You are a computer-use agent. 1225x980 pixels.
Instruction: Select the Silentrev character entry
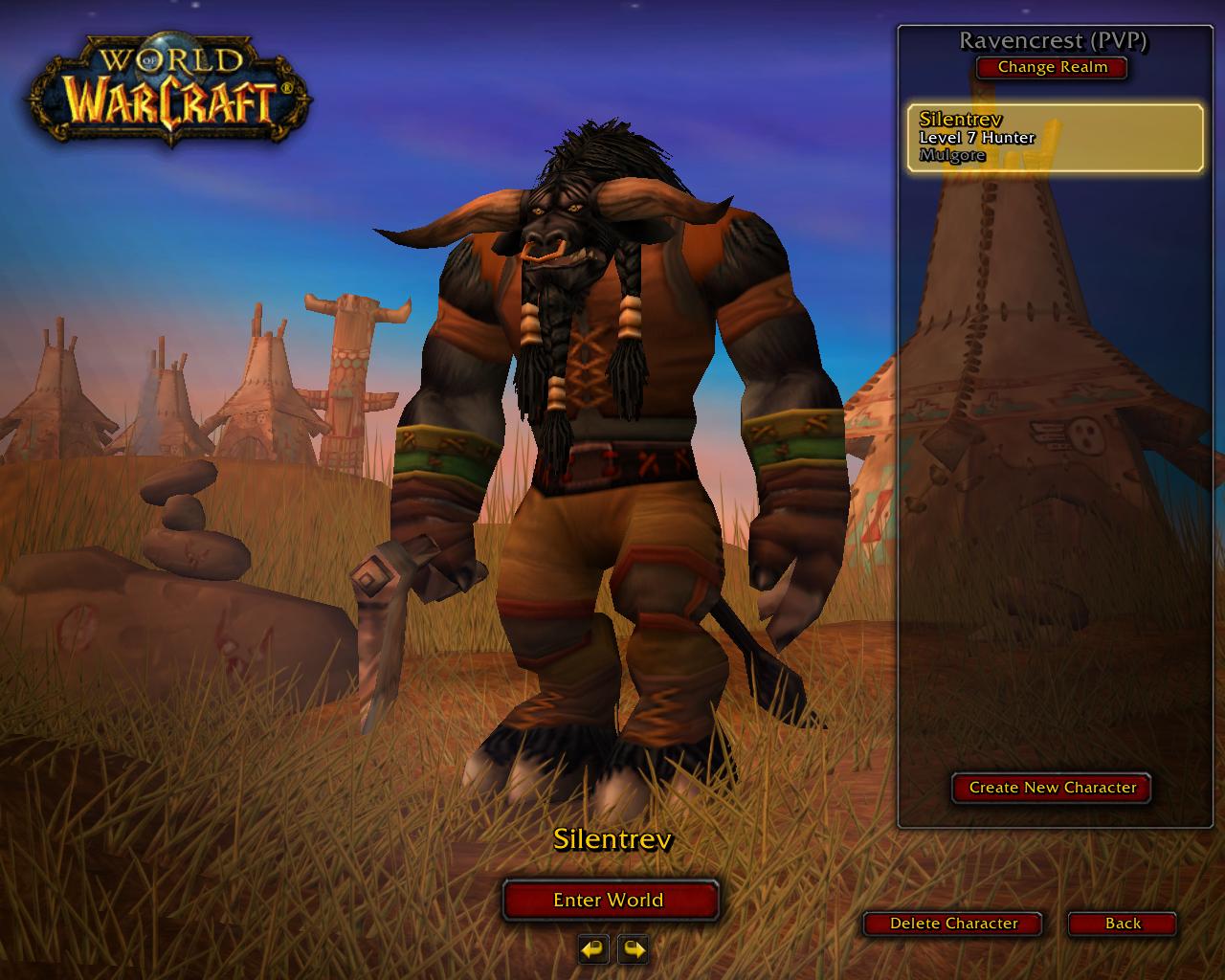tap(1055, 138)
